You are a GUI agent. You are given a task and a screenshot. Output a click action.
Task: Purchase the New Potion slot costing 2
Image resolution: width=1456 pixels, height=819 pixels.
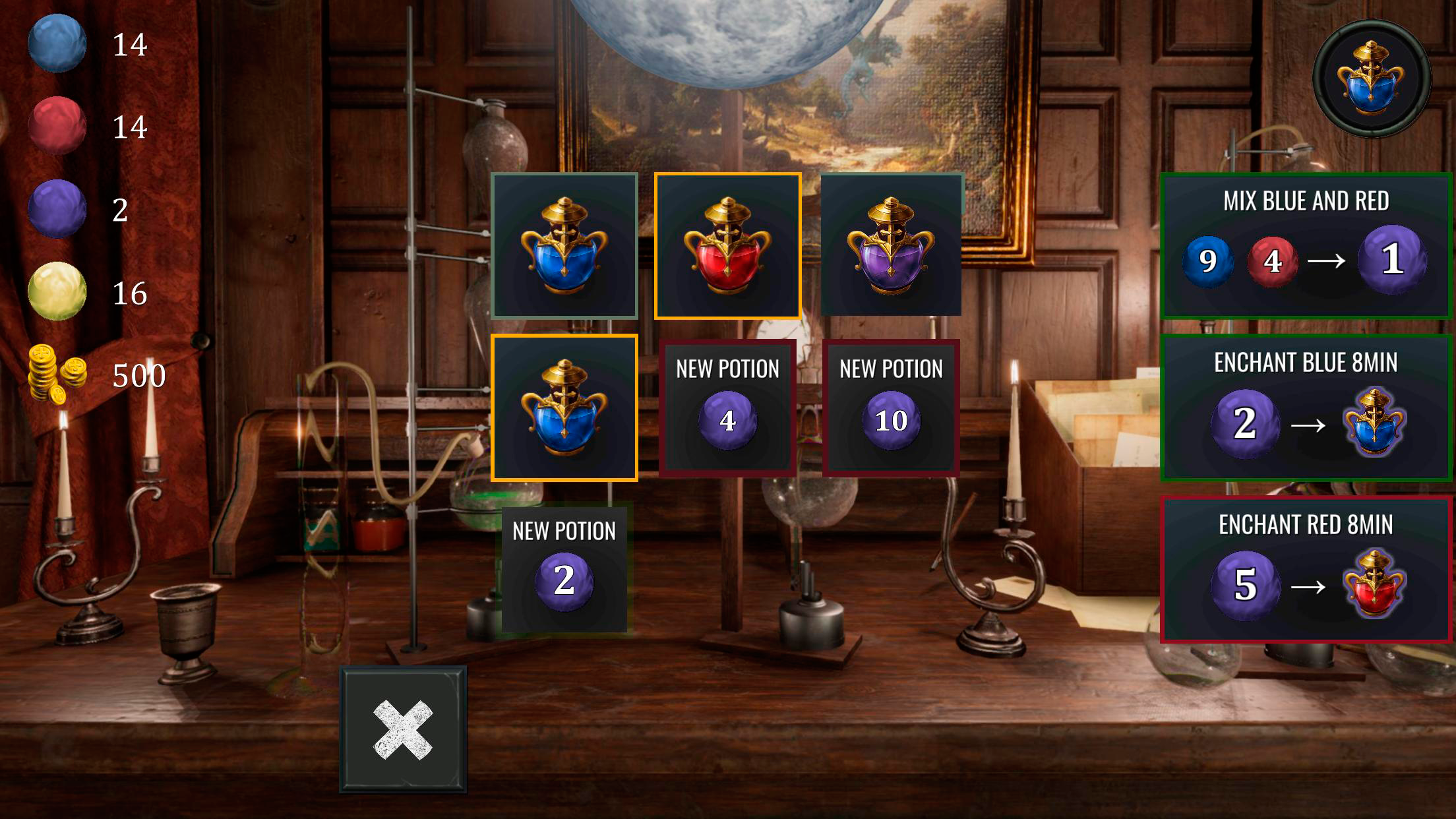(x=564, y=570)
